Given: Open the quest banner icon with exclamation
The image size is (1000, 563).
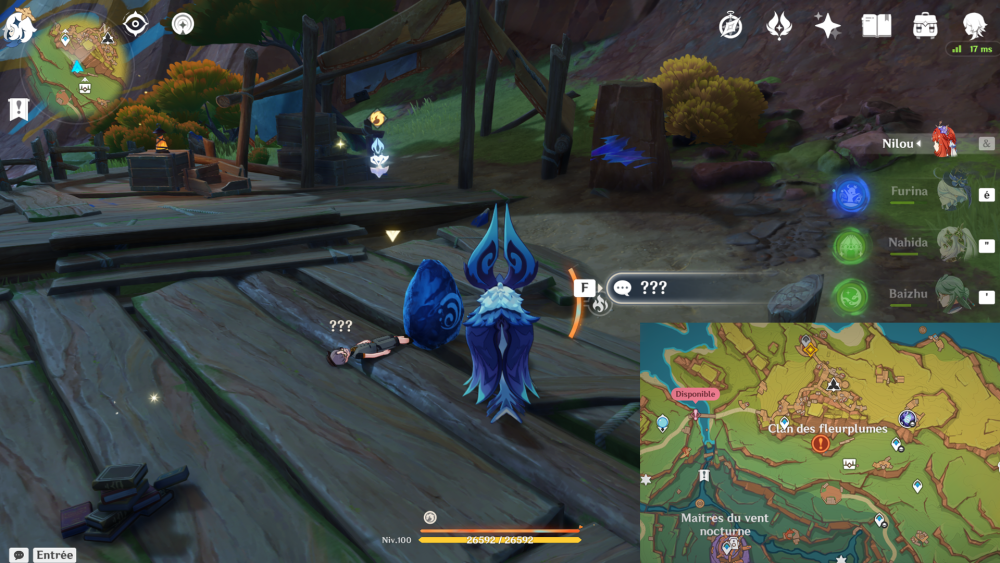Looking at the screenshot, I should [x=18, y=109].
